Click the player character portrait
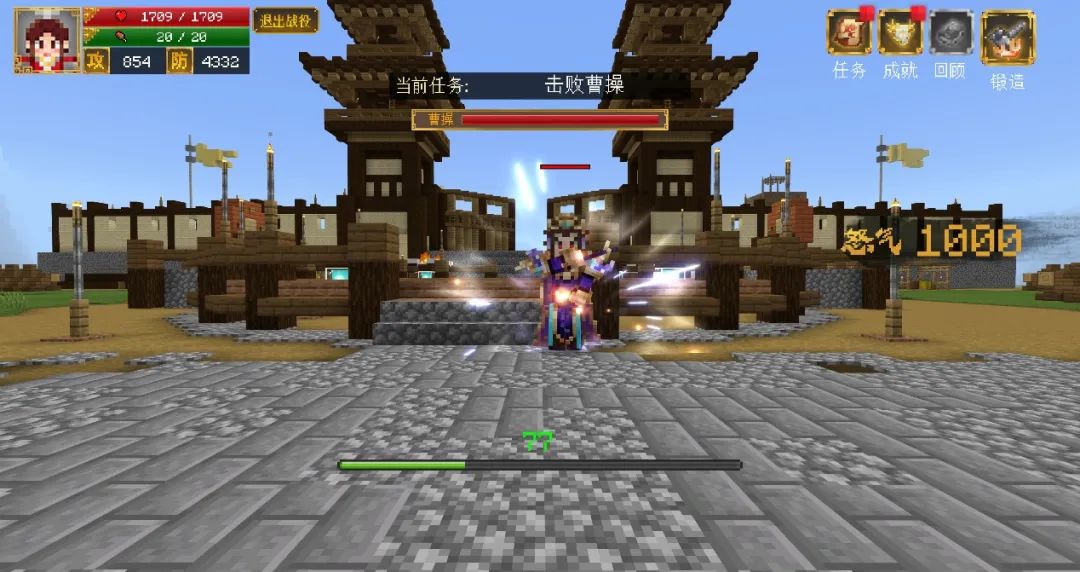Viewport: 1080px width, 572px height. (x=46, y=41)
